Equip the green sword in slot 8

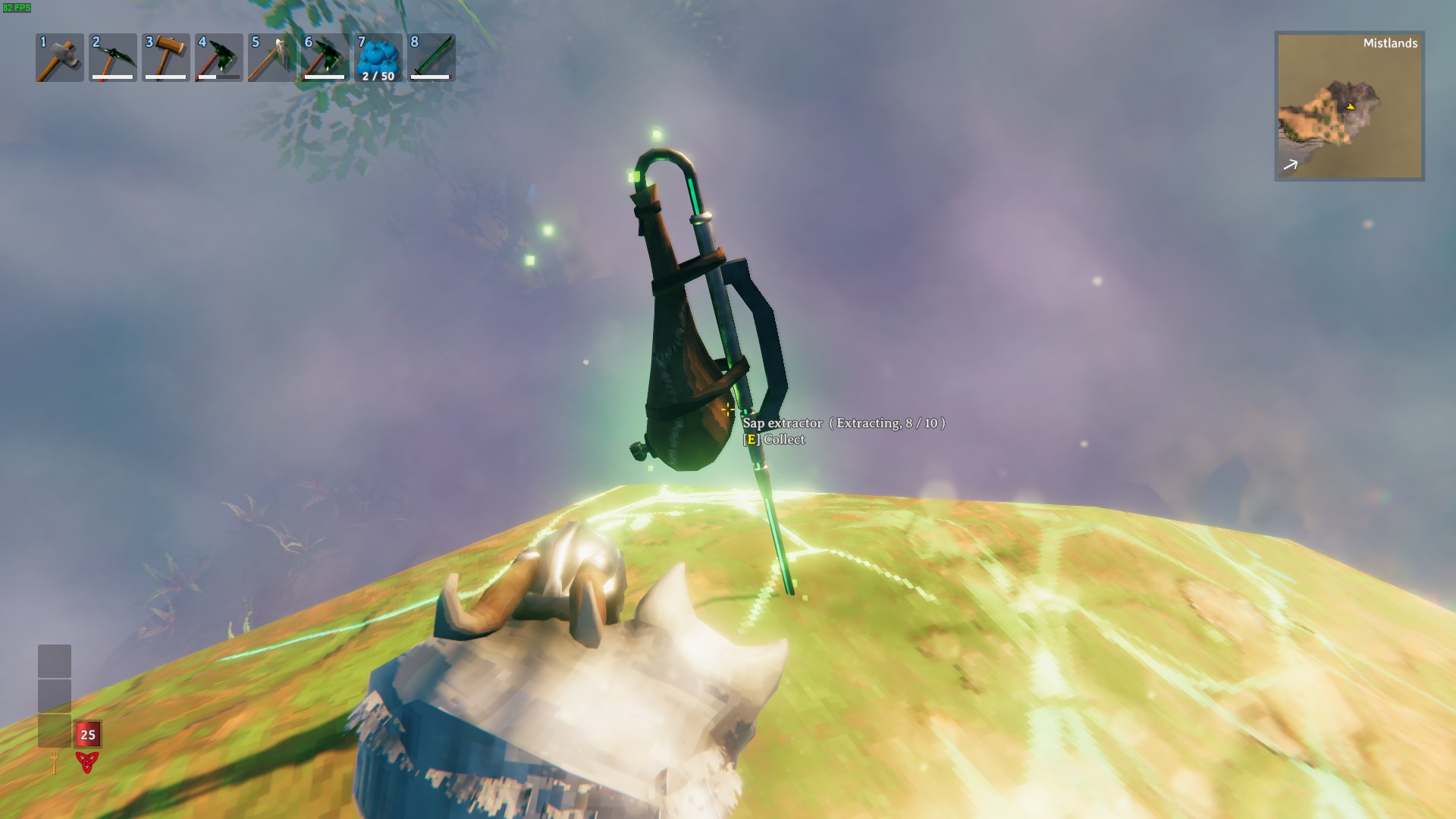click(431, 58)
